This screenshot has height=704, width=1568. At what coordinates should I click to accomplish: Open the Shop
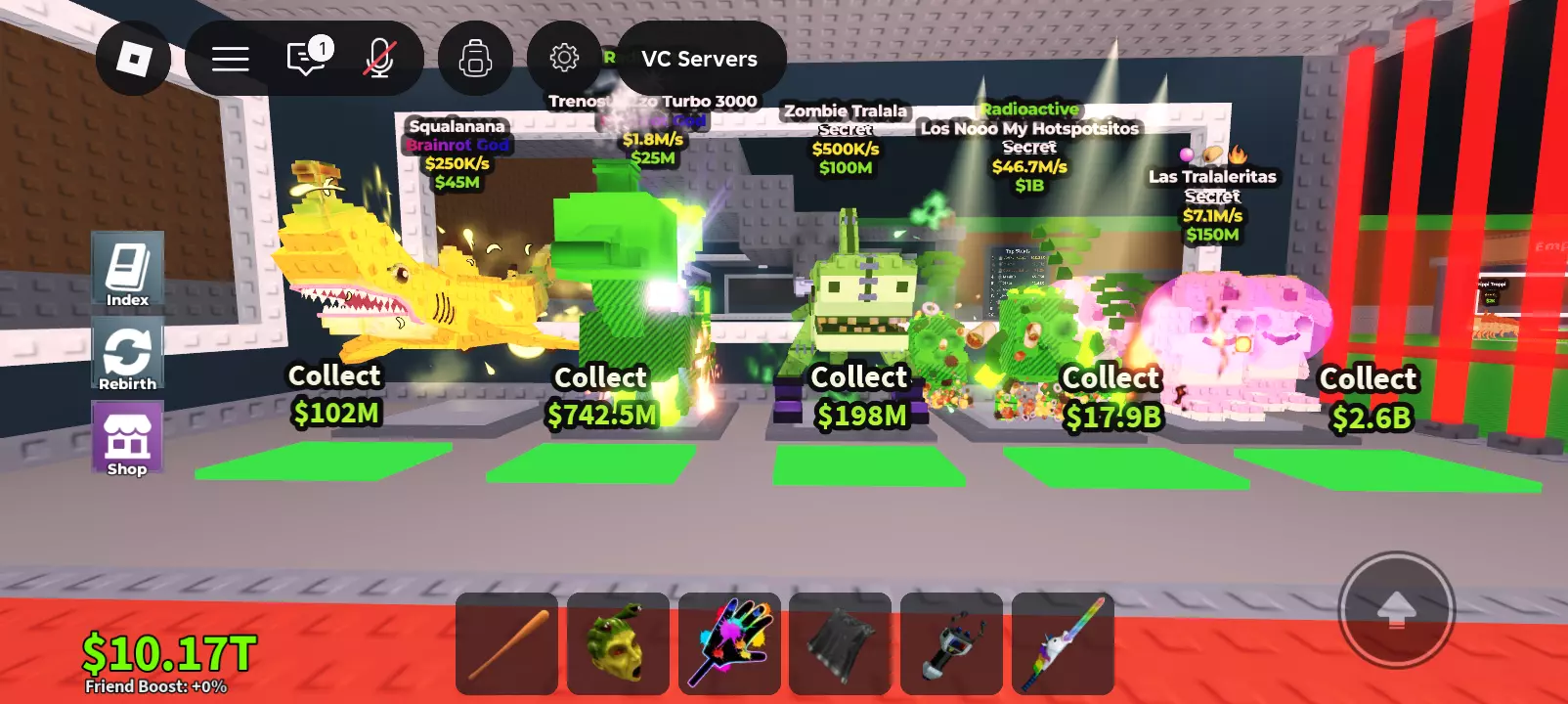tap(127, 440)
